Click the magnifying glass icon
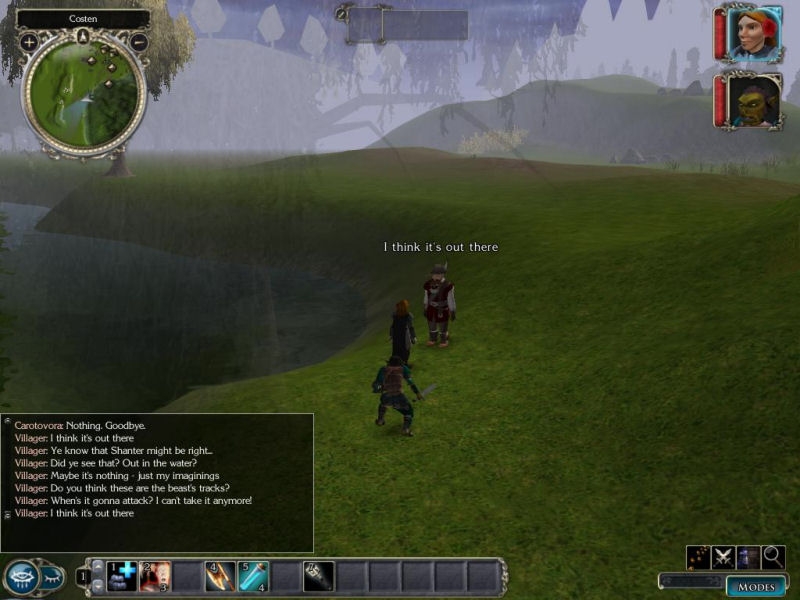 pyautogui.click(x=773, y=557)
